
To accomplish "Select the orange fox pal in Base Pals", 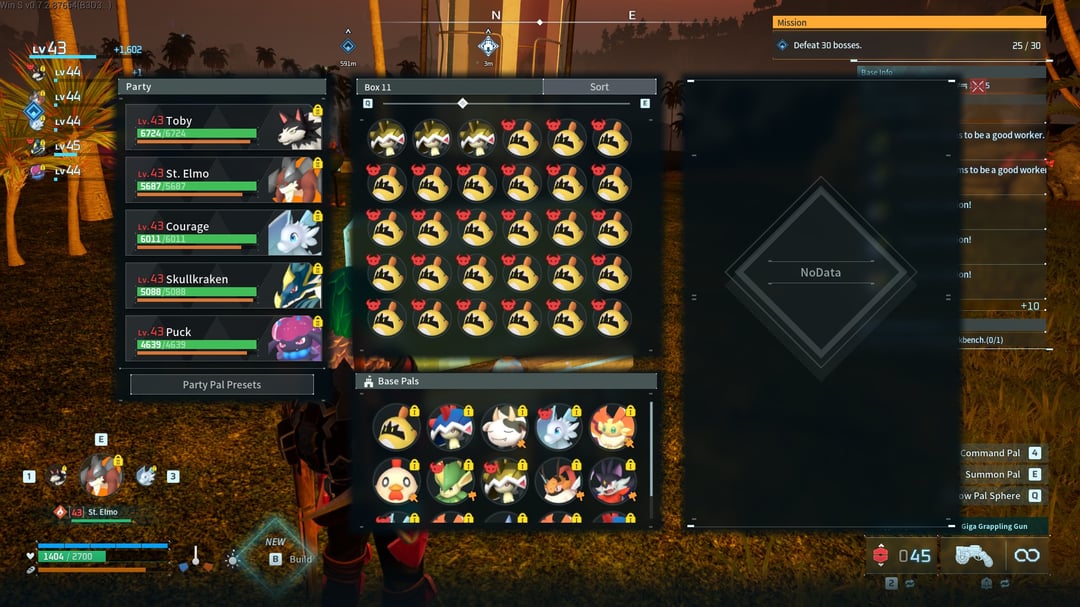I will [x=612, y=427].
